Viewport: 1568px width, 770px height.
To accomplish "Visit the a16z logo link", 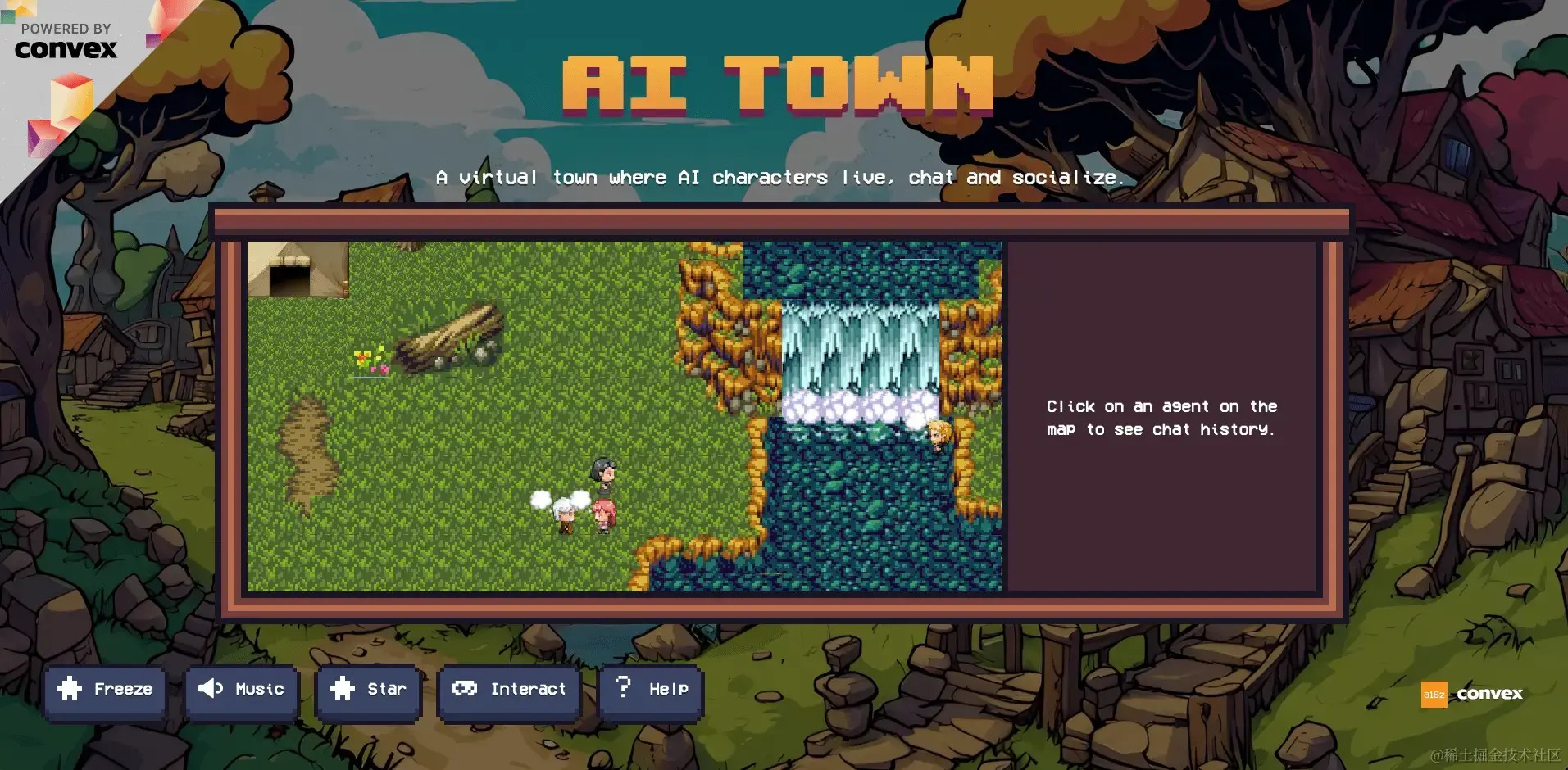I will [x=1434, y=695].
